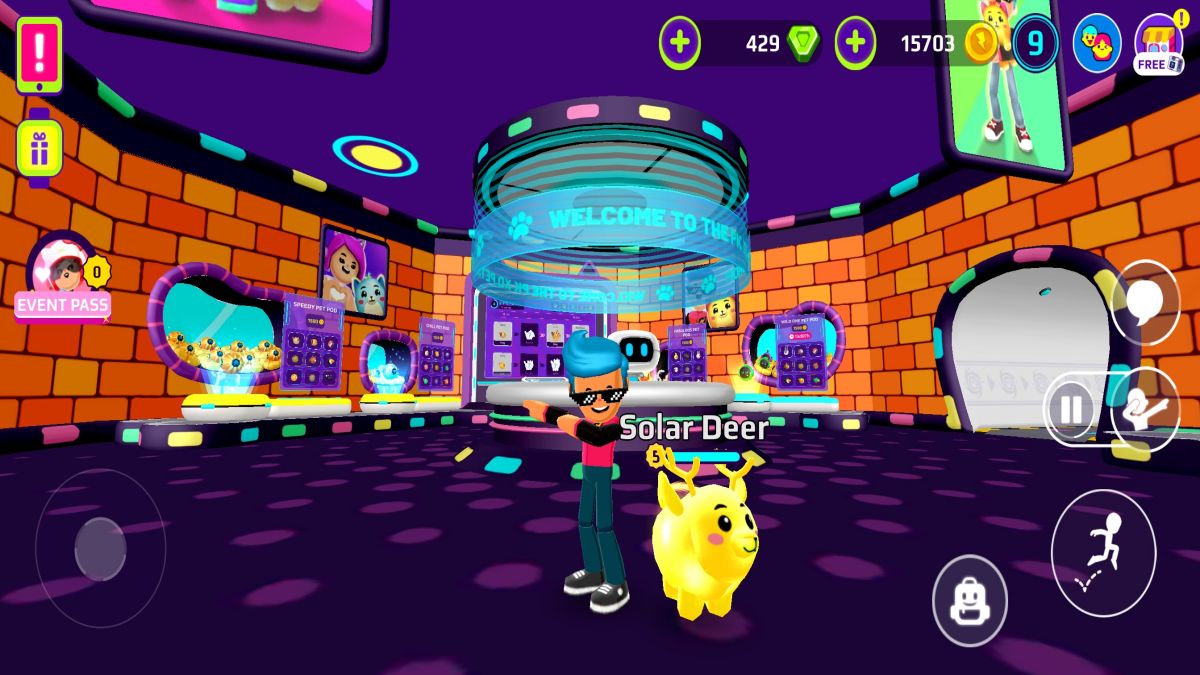Viewport: 1200px width, 675px height.
Task: Open the level 9 badge
Action: point(1035,43)
